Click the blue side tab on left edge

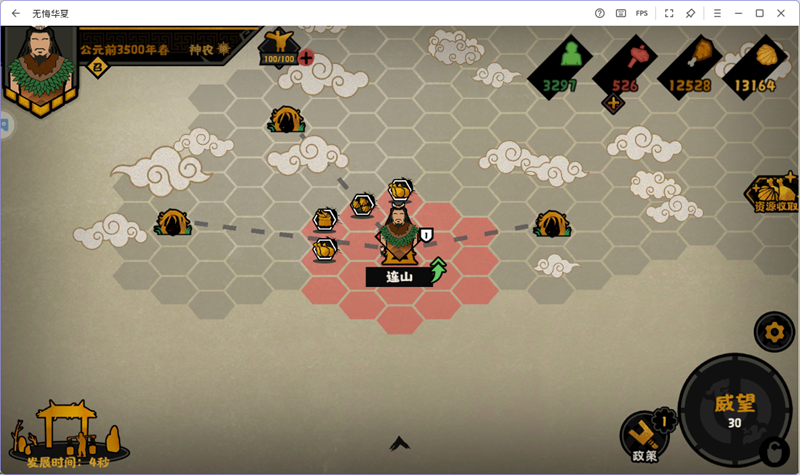[4, 126]
